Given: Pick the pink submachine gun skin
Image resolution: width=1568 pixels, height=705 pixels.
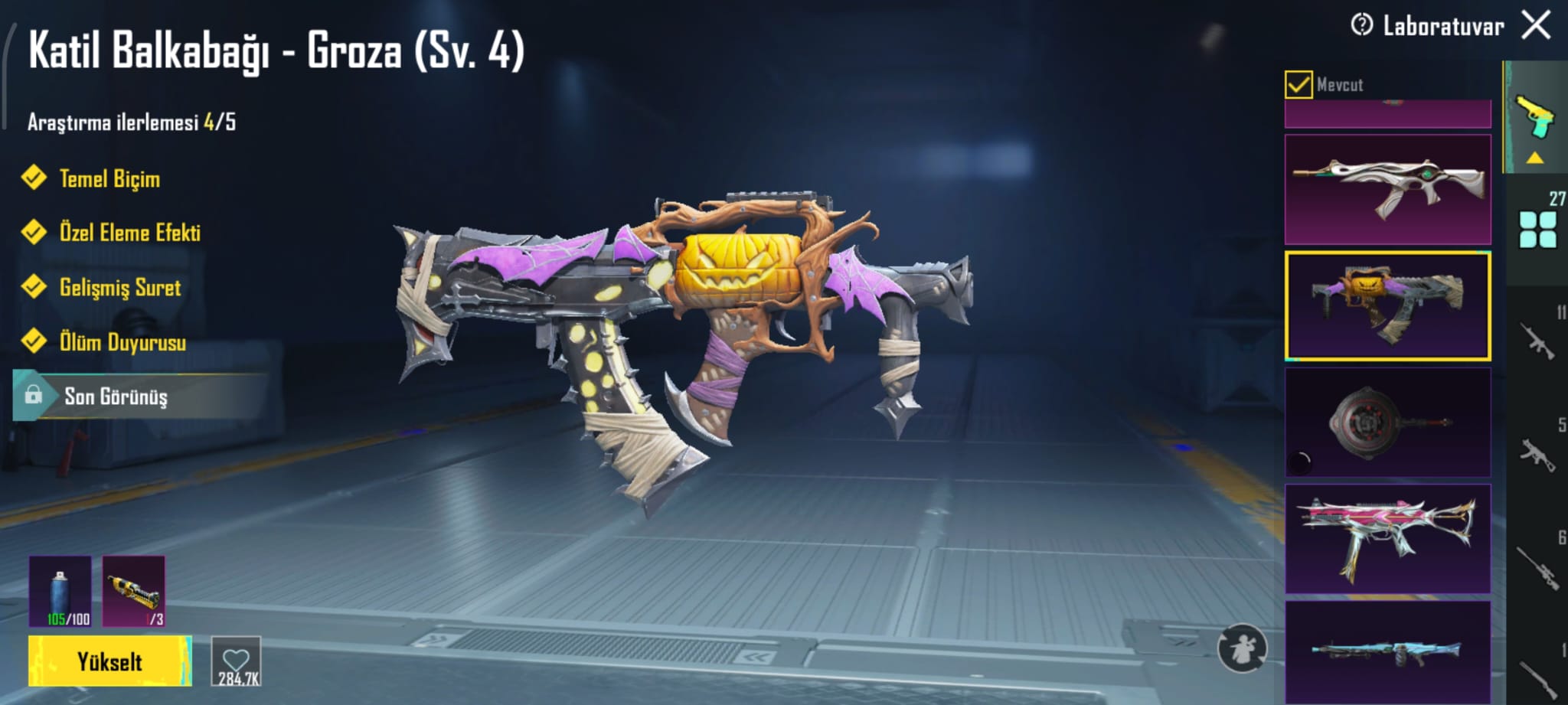Looking at the screenshot, I should pyautogui.click(x=1387, y=538).
